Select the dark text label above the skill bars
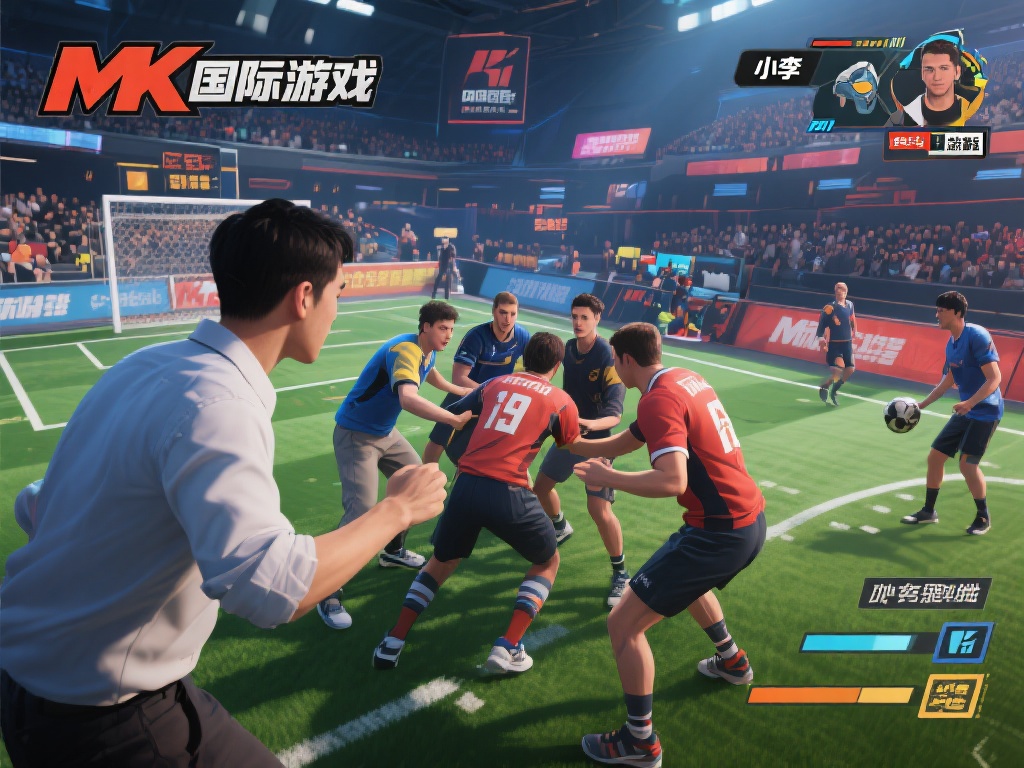 click(x=923, y=593)
